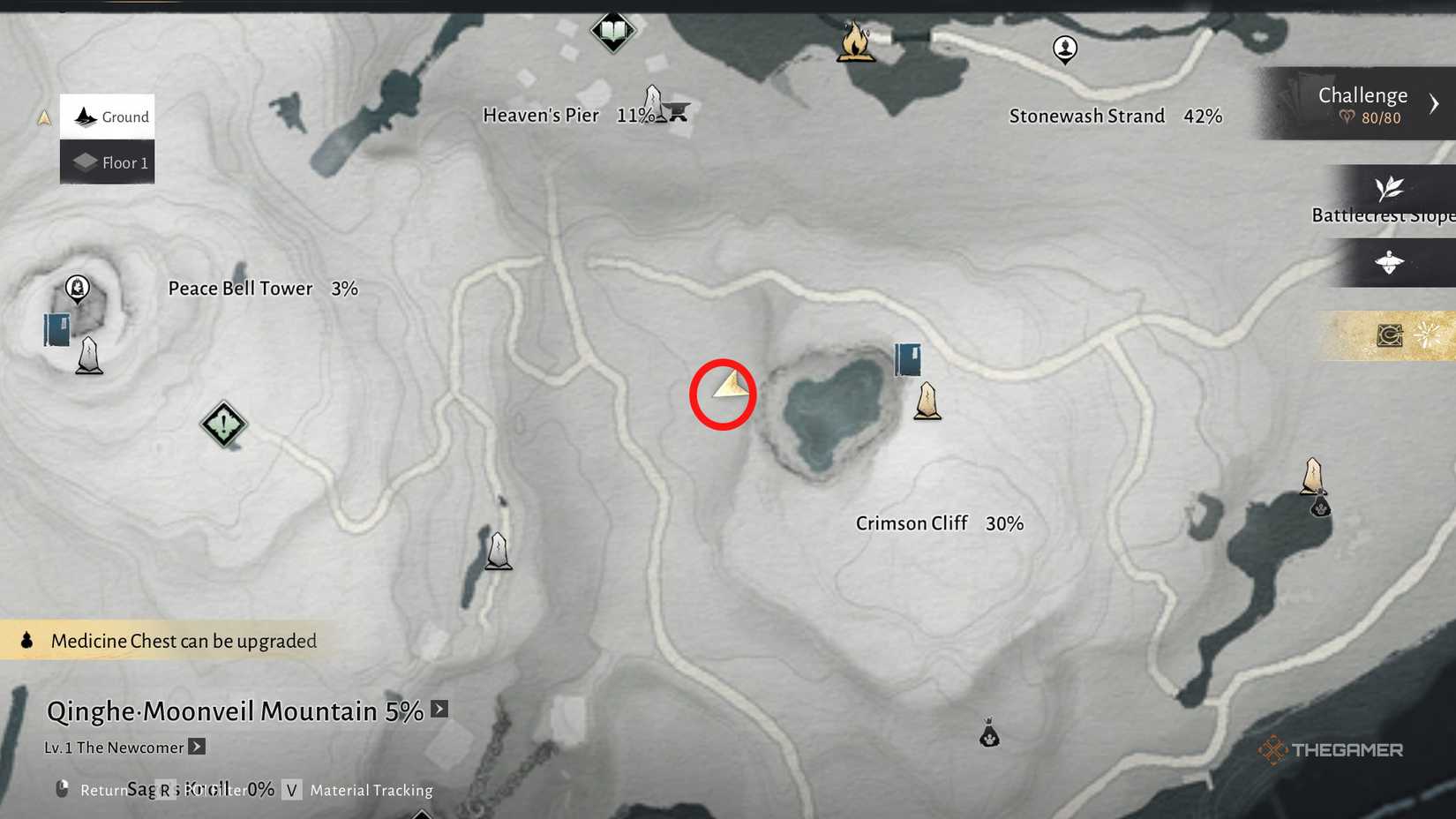This screenshot has height=819, width=1456.
Task: Open the campfire marker at the top
Action: click(x=852, y=40)
